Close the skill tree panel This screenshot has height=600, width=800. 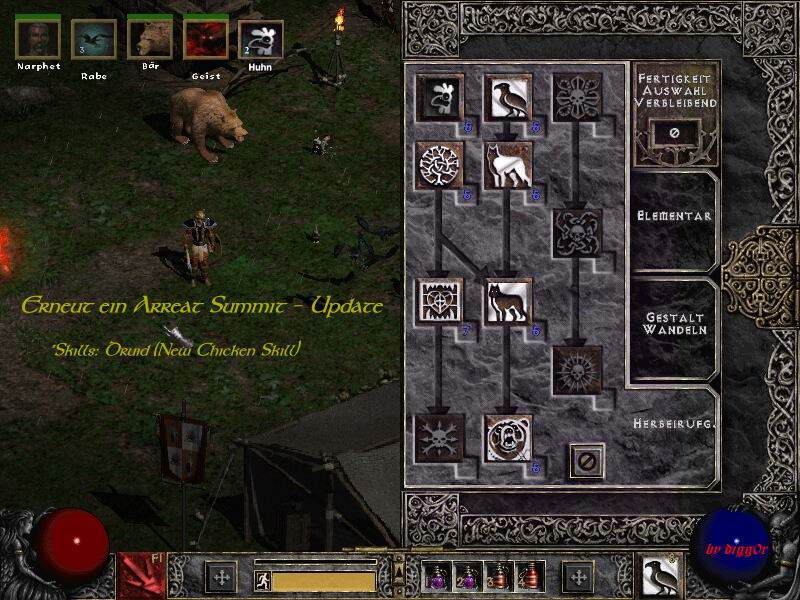[x=587, y=460]
